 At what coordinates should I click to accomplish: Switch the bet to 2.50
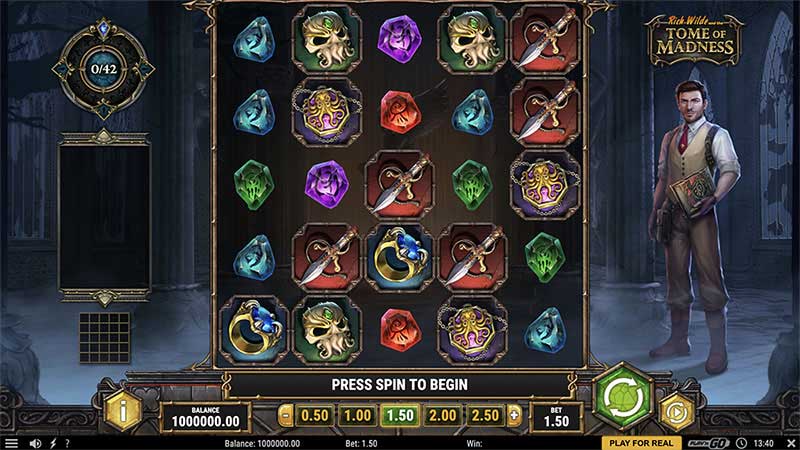(x=485, y=415)
